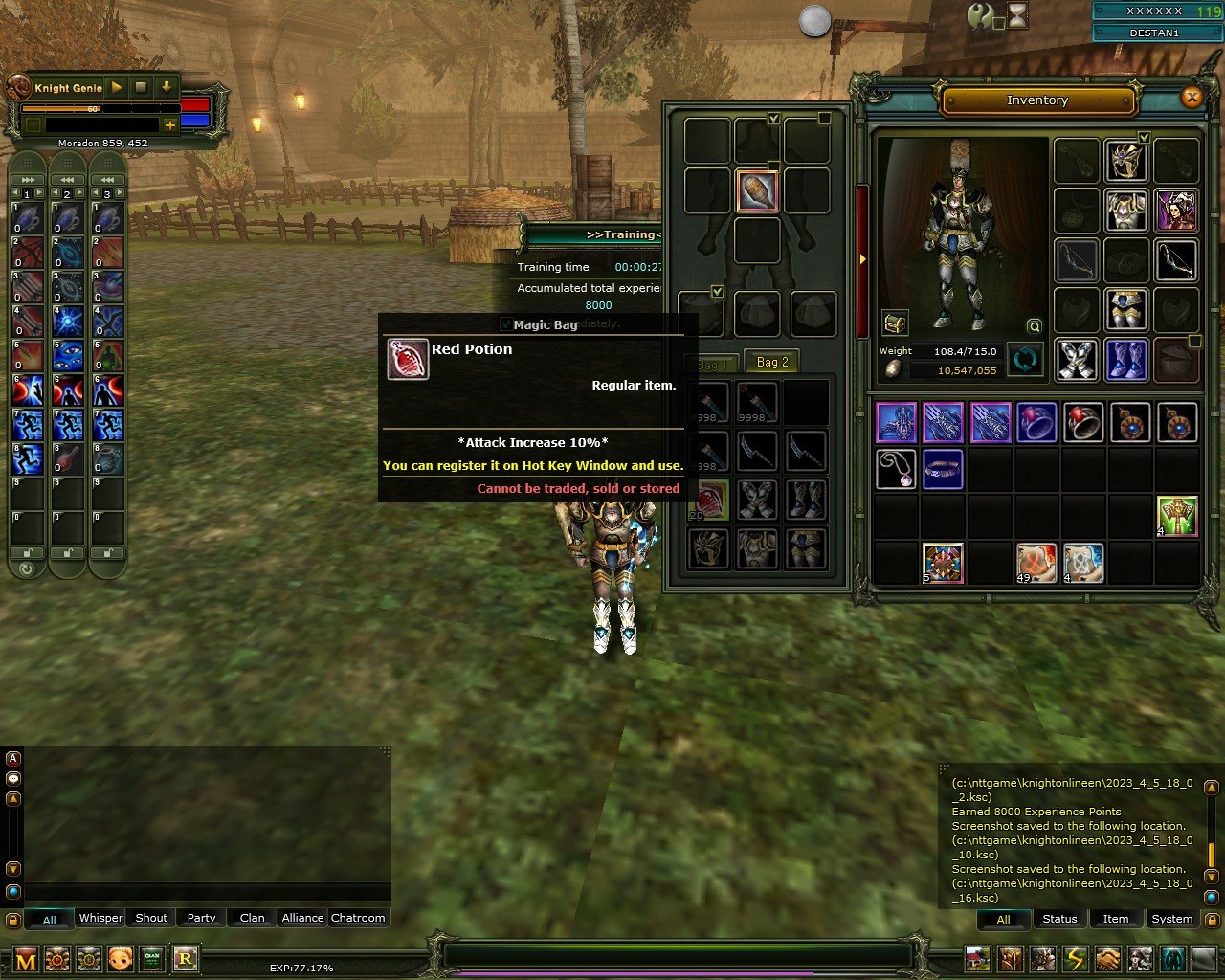The width and height of the screenshot is (1225, 980).
Task: Open the handshake Trade icon on the bottom taskbar
Action: (x=1106, y=957)
